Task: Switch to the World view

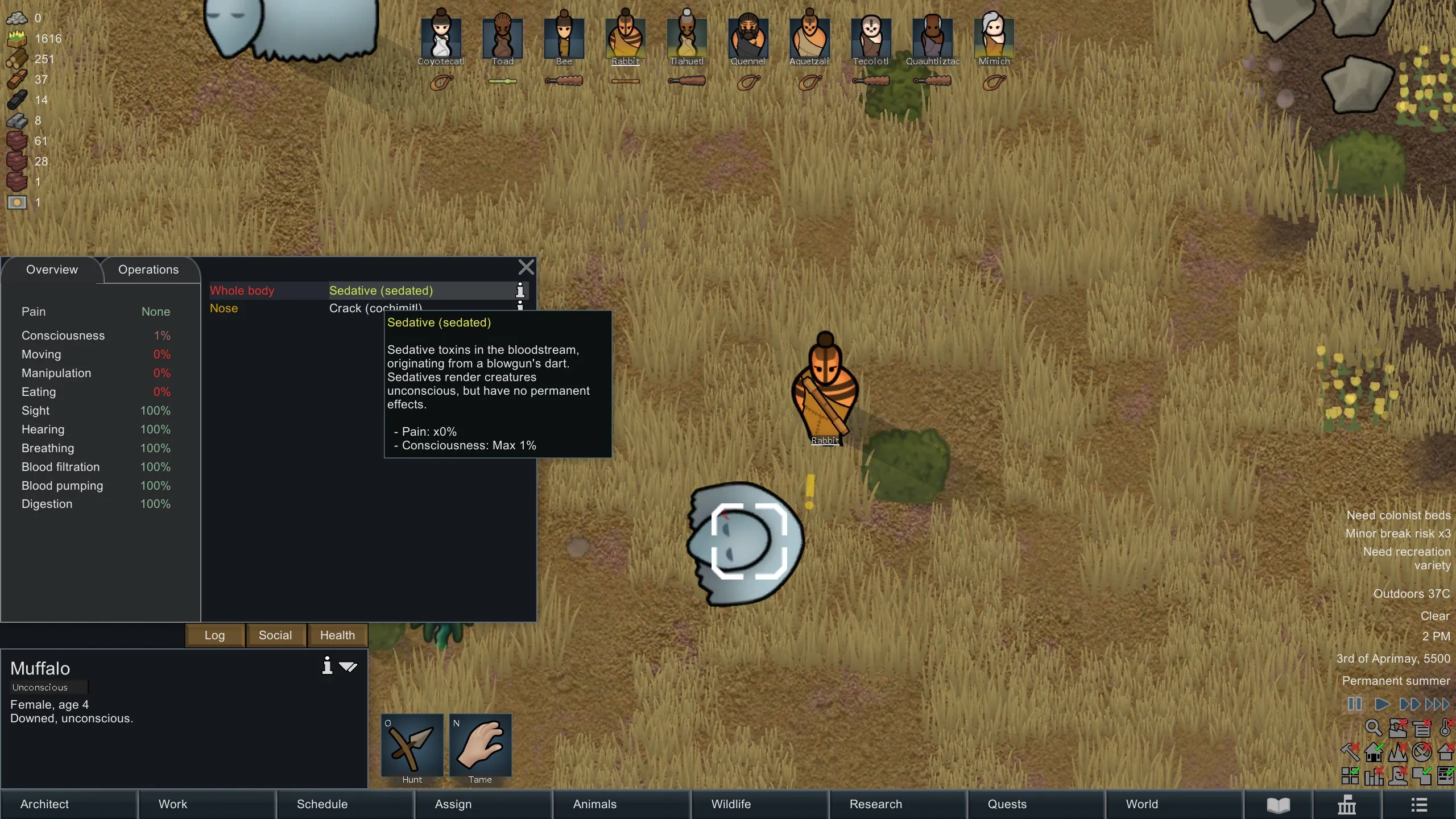Action: pos(1174,804)
